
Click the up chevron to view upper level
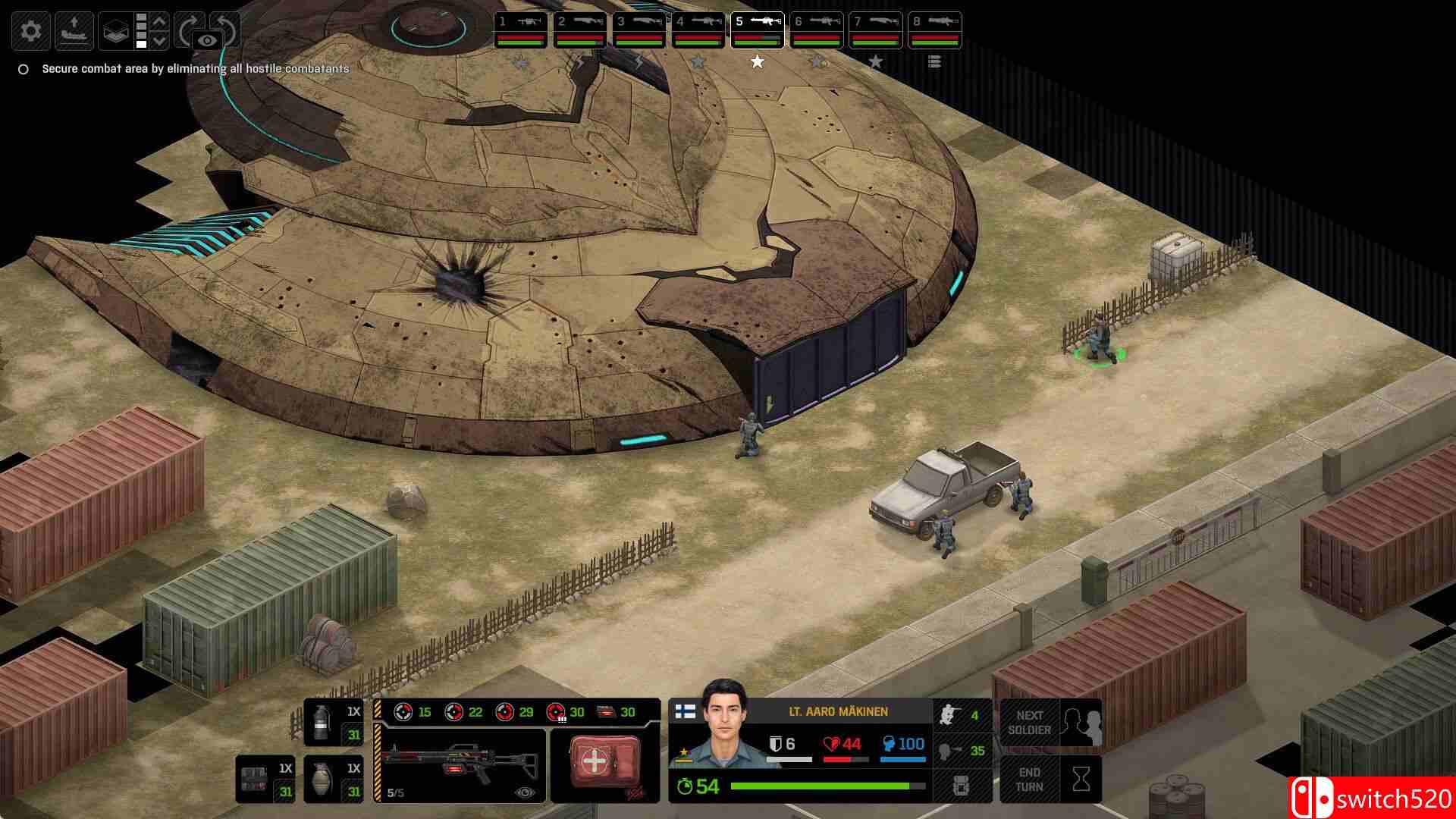pos(161,22)
